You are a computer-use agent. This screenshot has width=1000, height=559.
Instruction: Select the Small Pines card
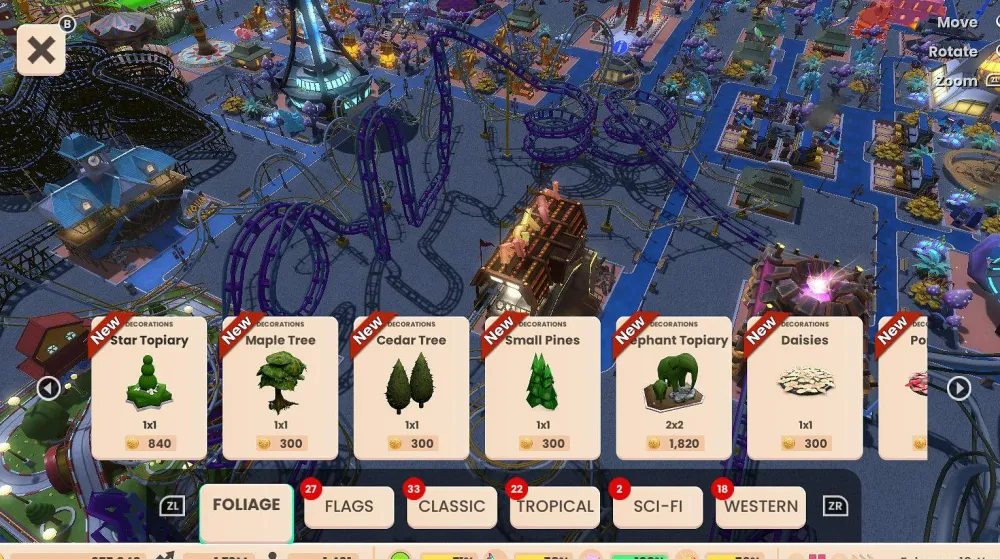coord(542,388)
